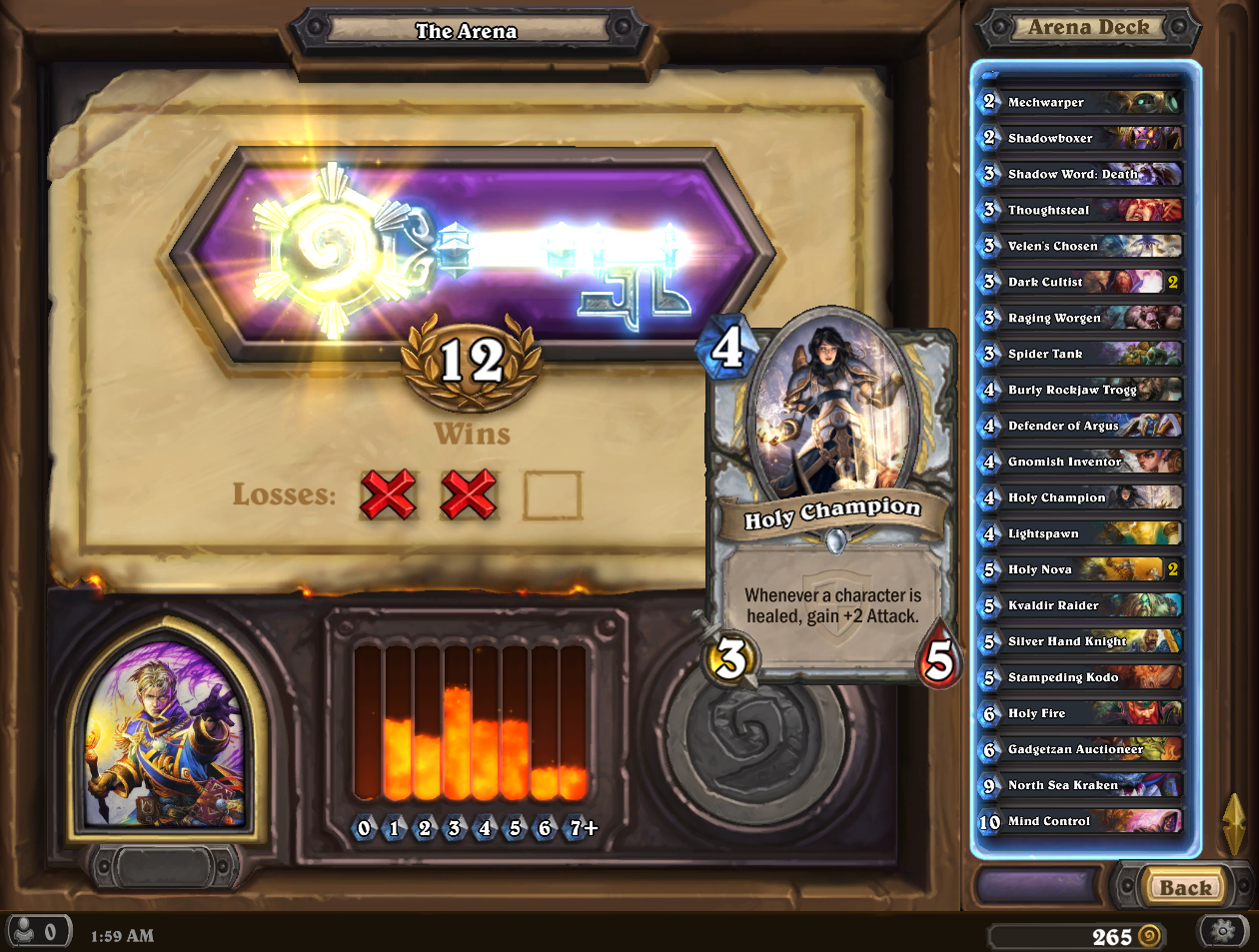
Task: Choose the Holy Champion deck entry
Action: 1081,497
